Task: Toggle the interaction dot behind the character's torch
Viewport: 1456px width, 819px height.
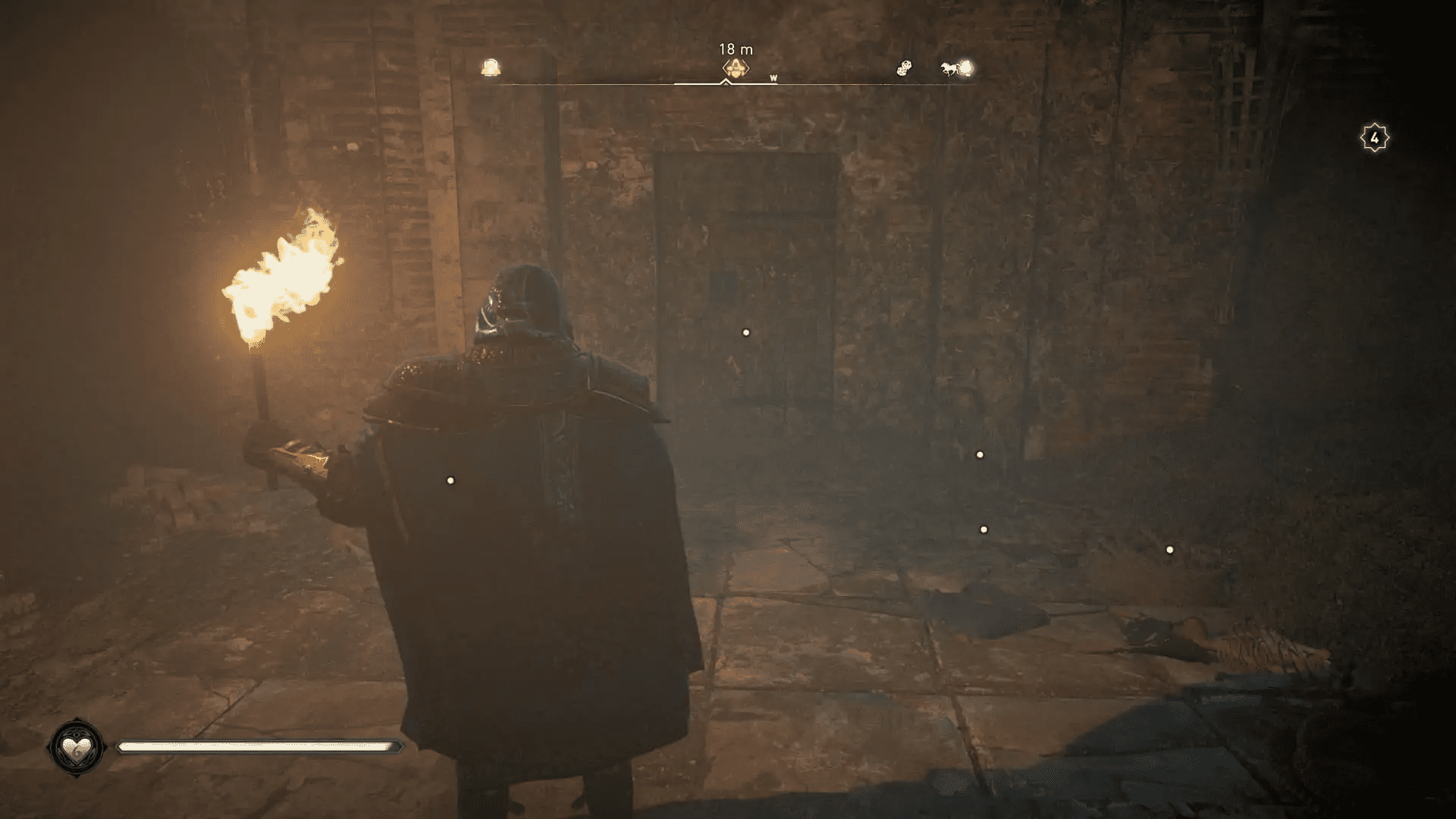Action: 450,479
